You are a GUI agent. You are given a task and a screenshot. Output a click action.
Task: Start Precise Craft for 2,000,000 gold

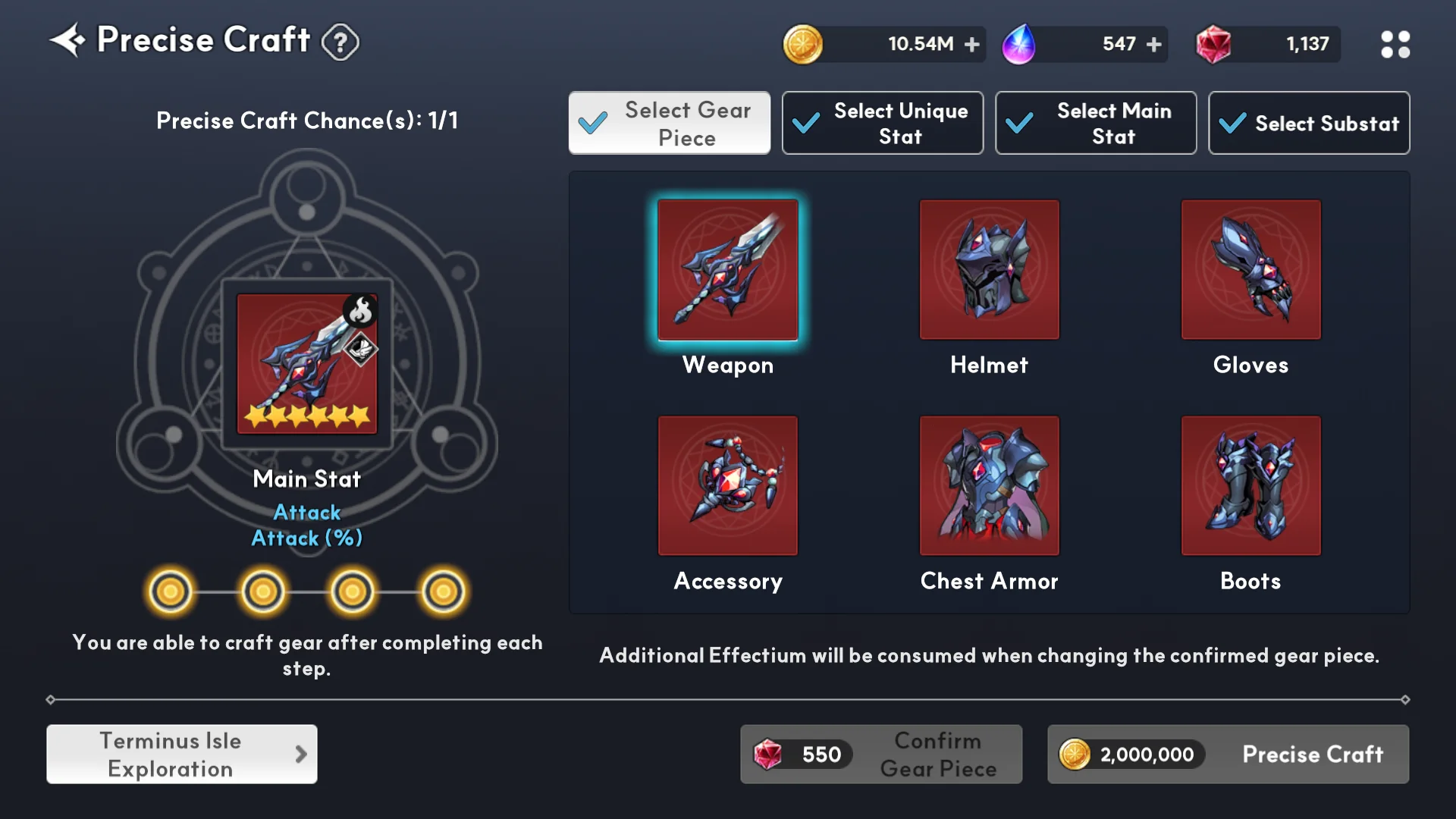coord(1228,755)
